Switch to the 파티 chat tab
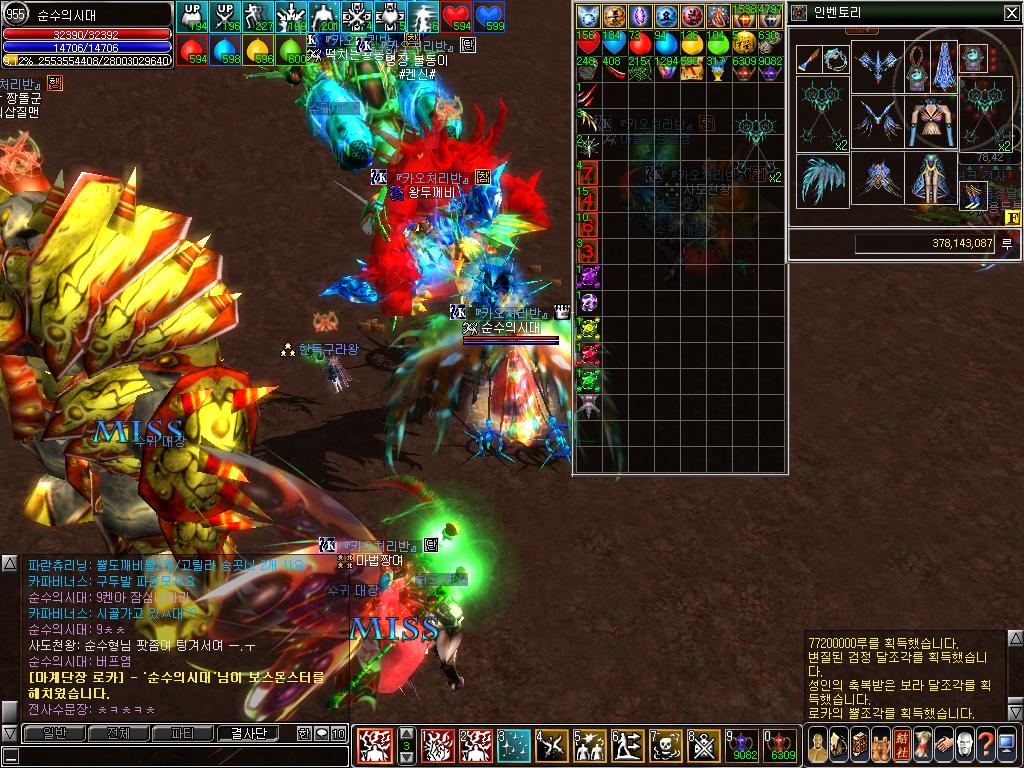Viewport: 1024px width, 768px height. click(183, 733)
